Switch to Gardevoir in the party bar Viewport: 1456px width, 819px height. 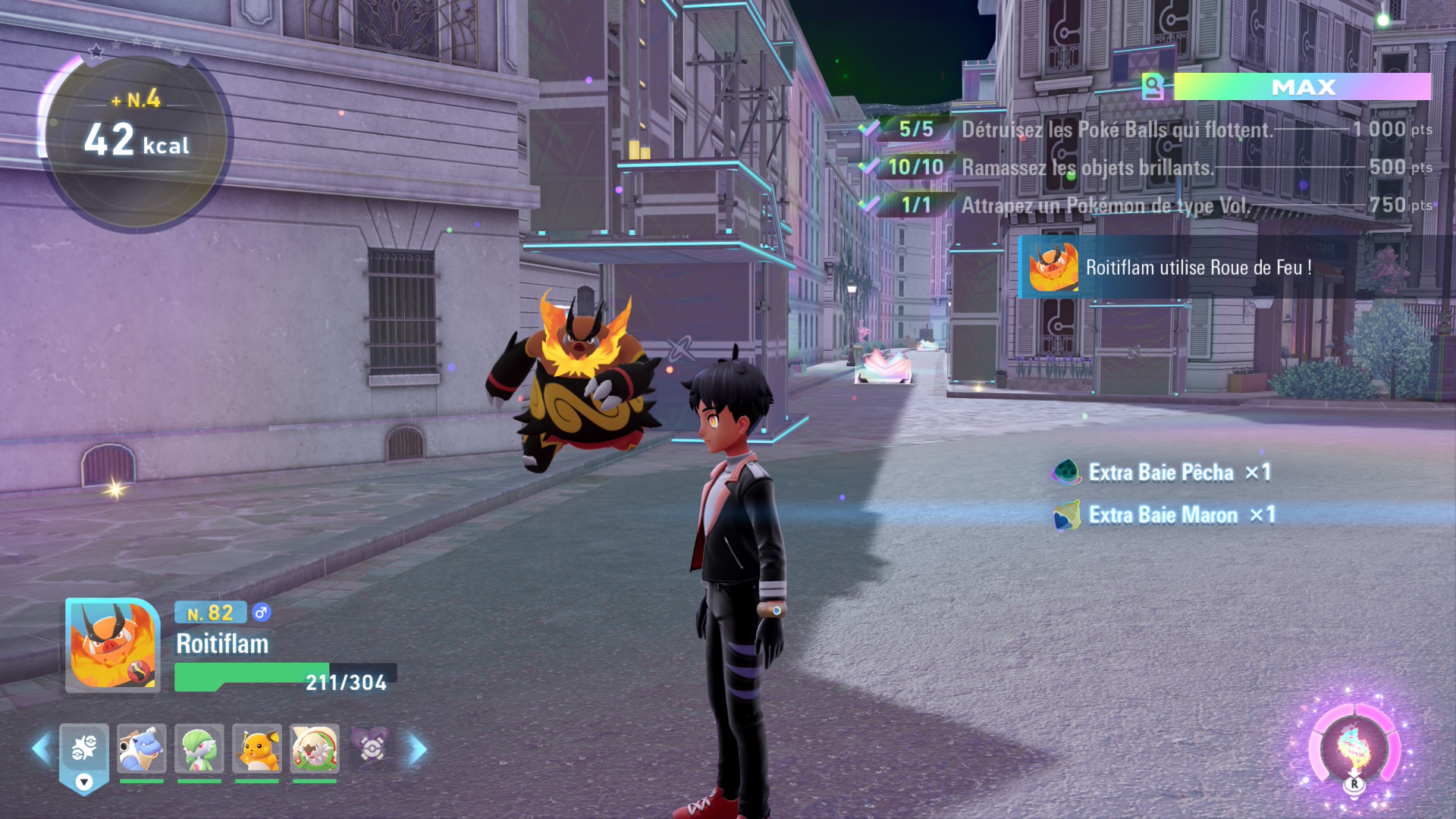(x=199, y=749)
